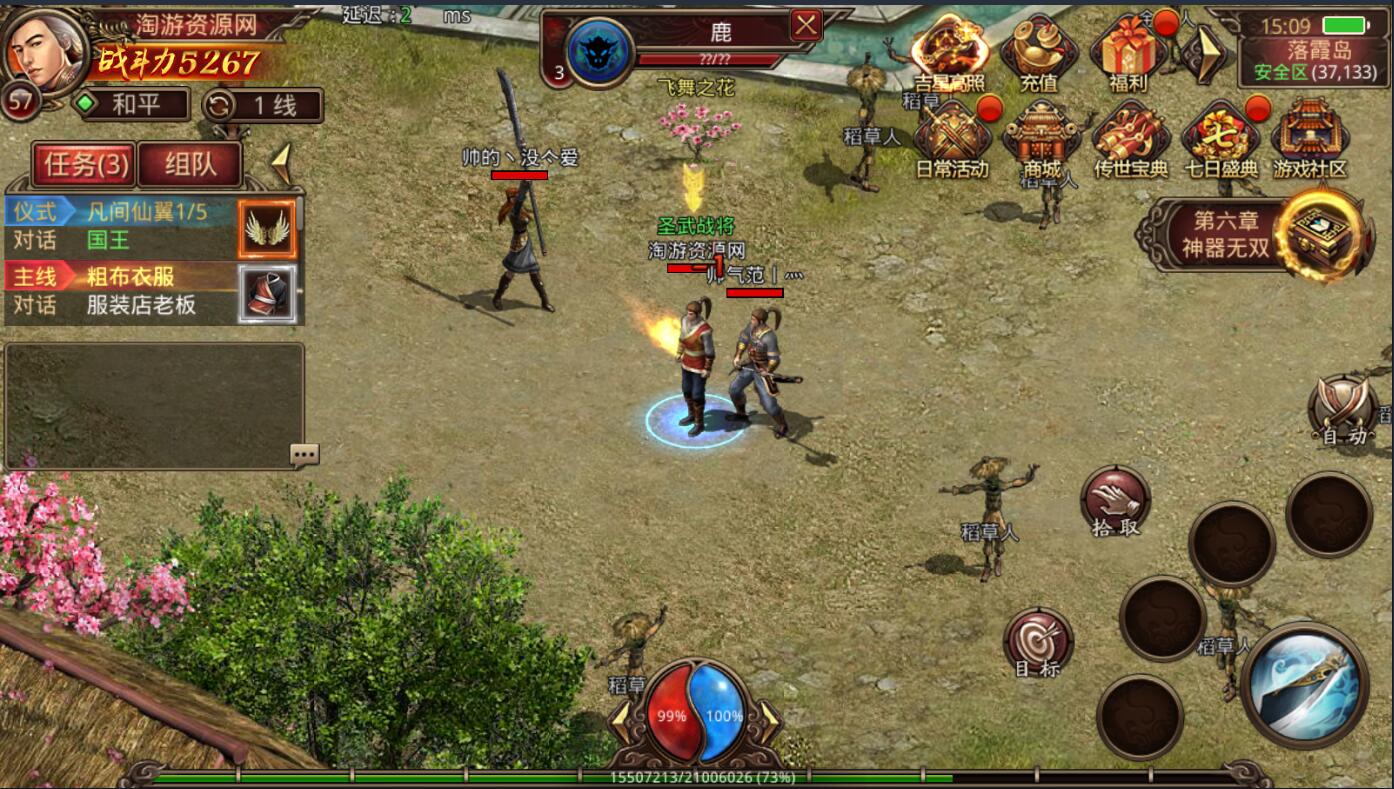The width and height of the screenshot is (1394, 789).
Task: Close the deer target panel
Action: point(806,25)
